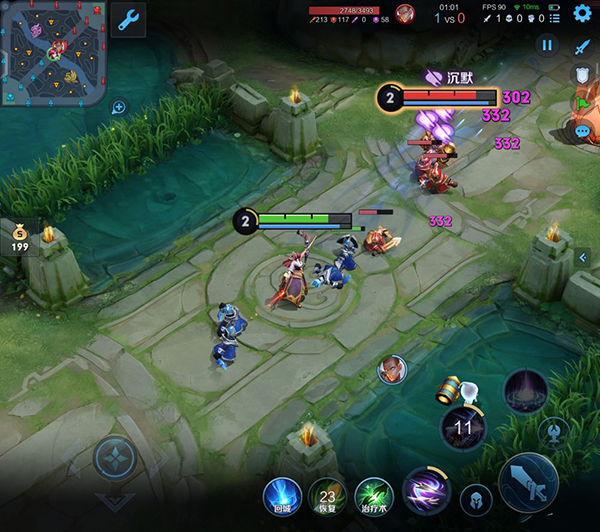Activate the dark vortex ultimate ability

click(525, 390)
